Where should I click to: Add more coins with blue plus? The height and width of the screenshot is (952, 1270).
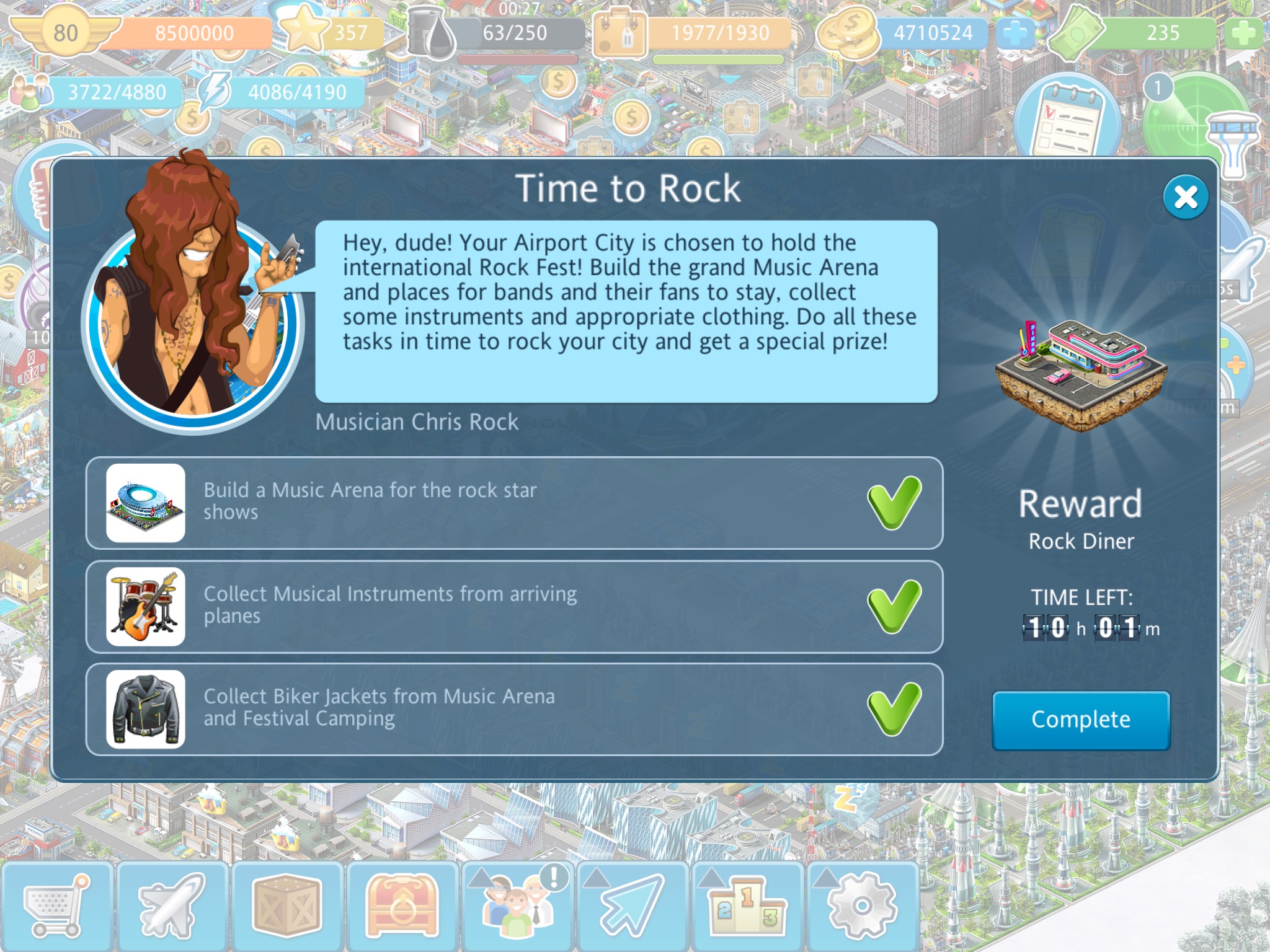[1015, 33]
